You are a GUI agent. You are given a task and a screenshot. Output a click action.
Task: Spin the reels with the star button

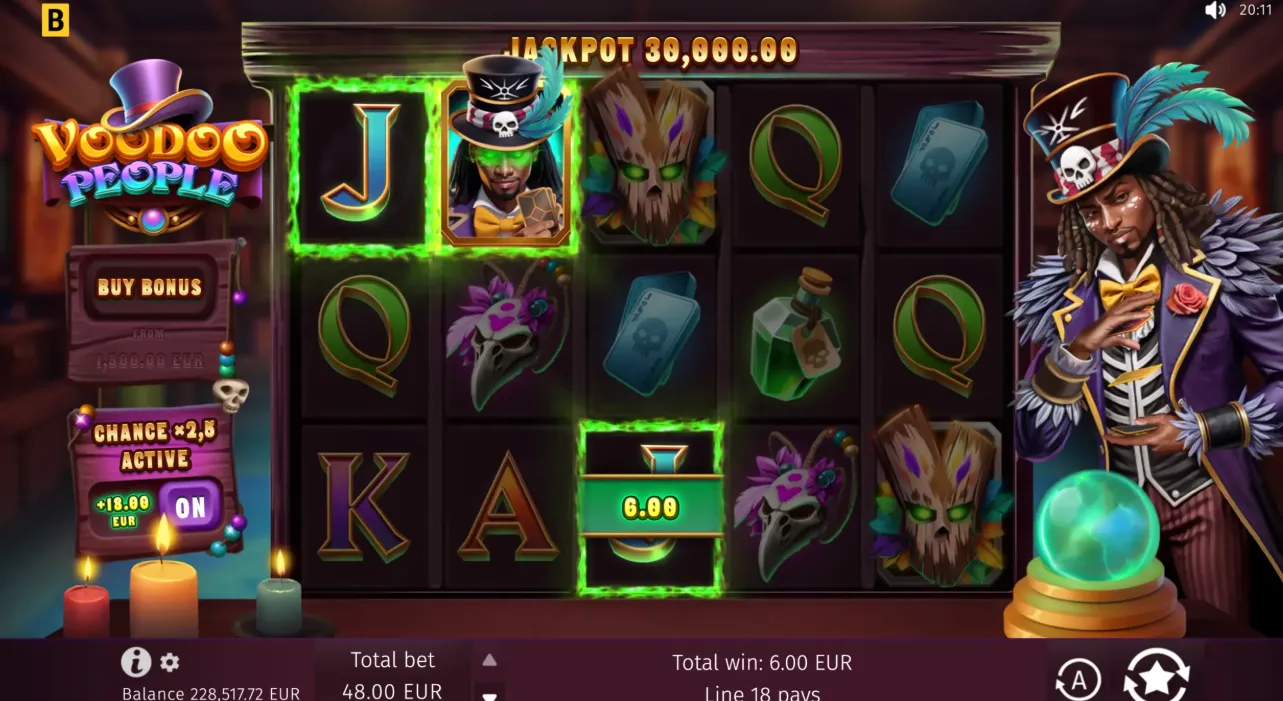(x=1156, y=677)
